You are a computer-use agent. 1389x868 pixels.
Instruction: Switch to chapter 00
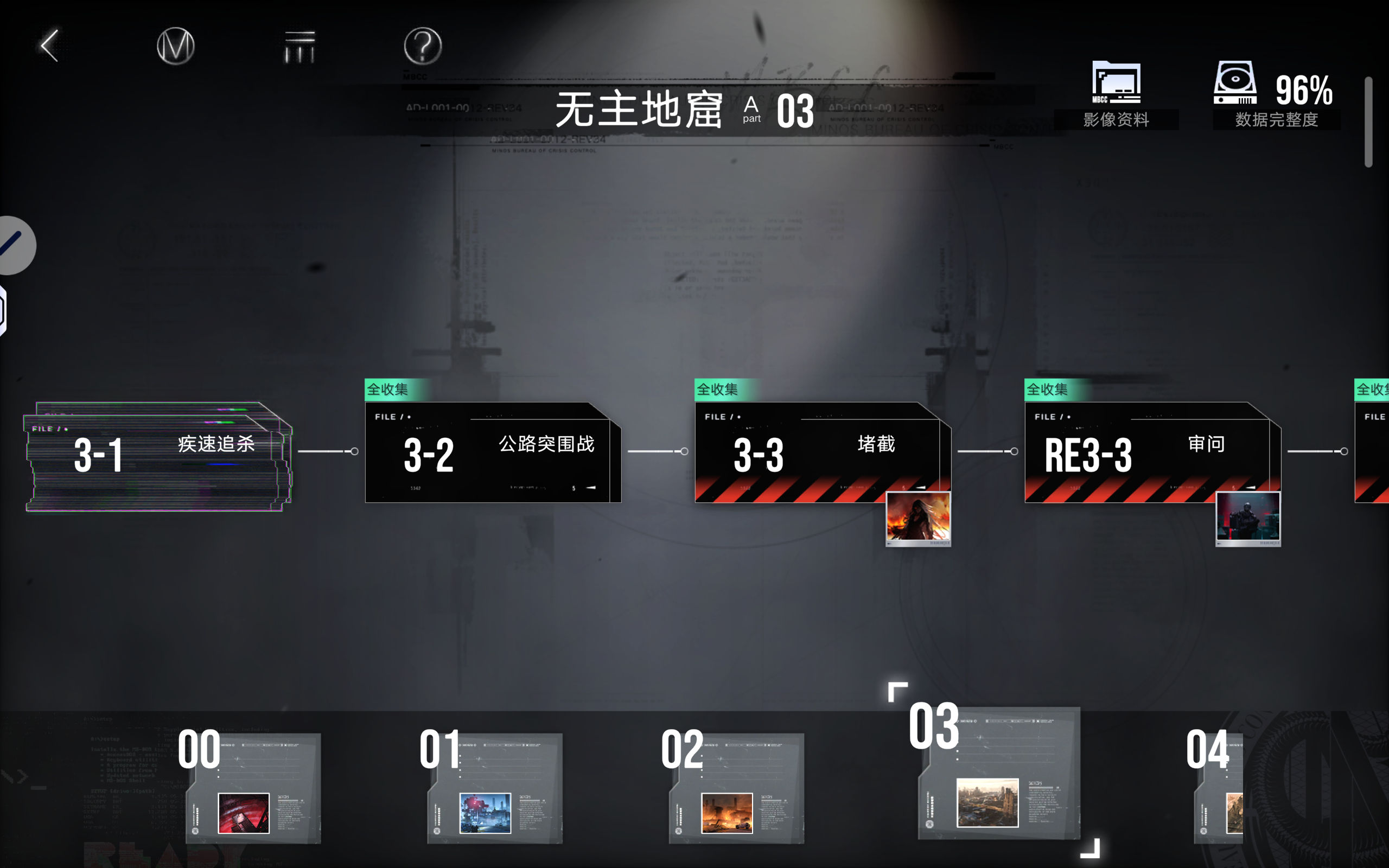point(252,789)
